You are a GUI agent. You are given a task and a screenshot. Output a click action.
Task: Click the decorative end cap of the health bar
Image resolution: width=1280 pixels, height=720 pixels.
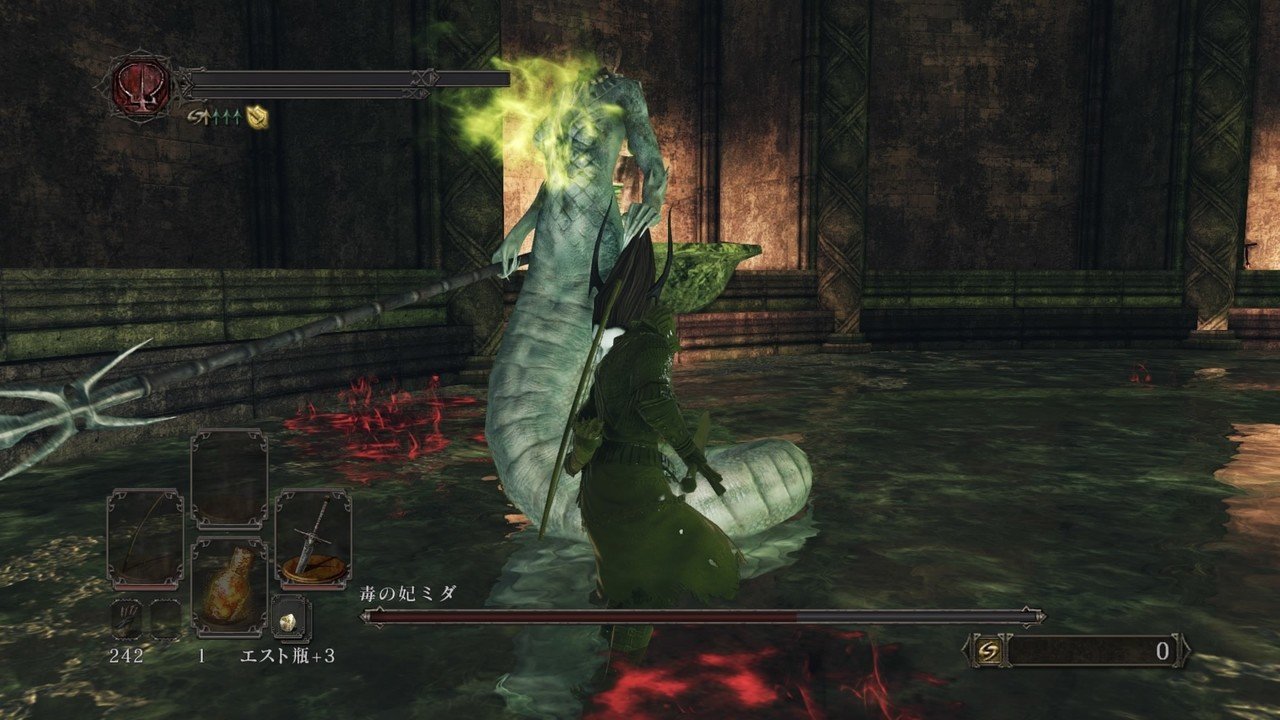(425, 80)
